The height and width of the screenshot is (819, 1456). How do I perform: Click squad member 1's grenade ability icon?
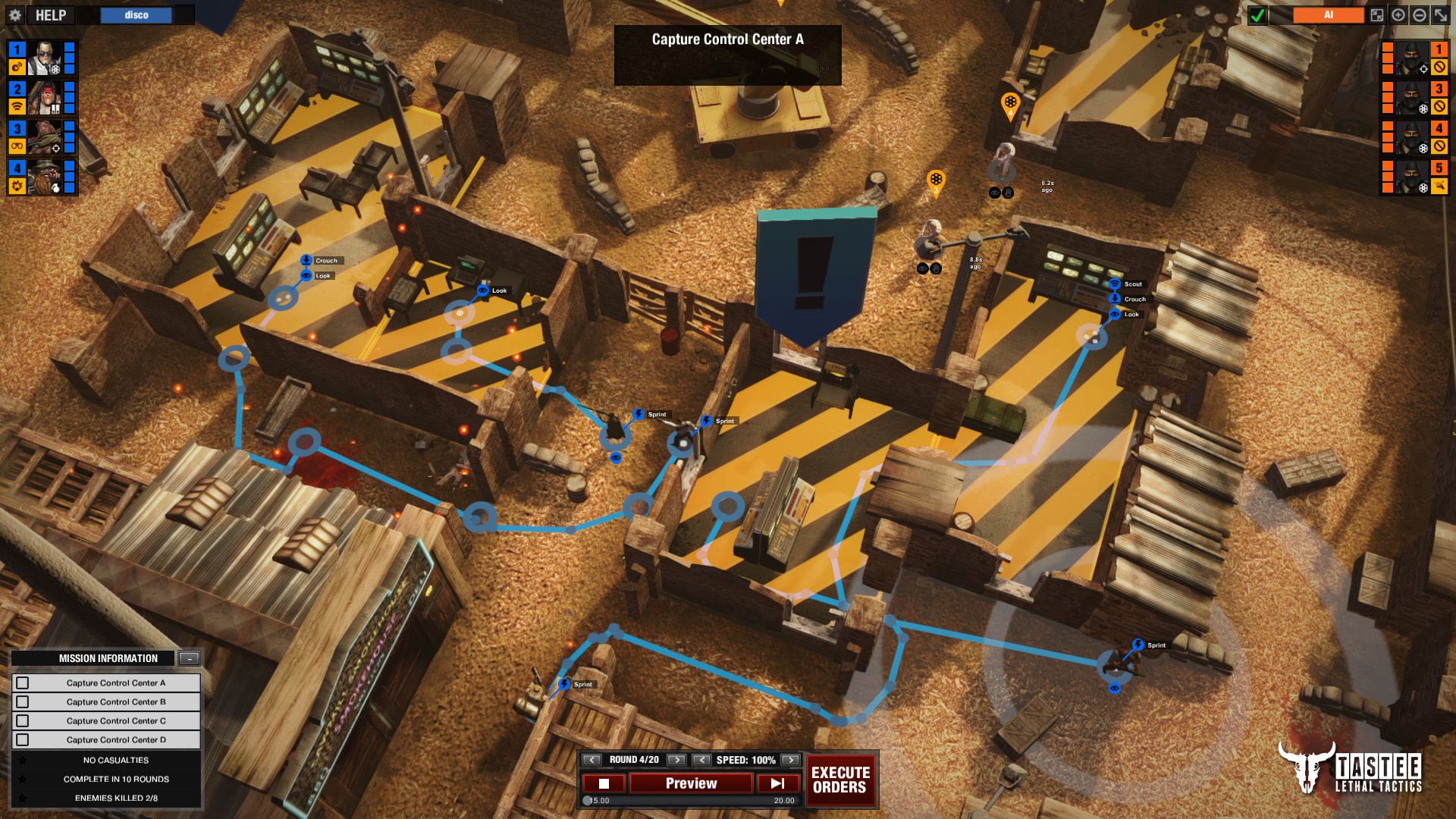pyautogui.click(x=16, y=67)
